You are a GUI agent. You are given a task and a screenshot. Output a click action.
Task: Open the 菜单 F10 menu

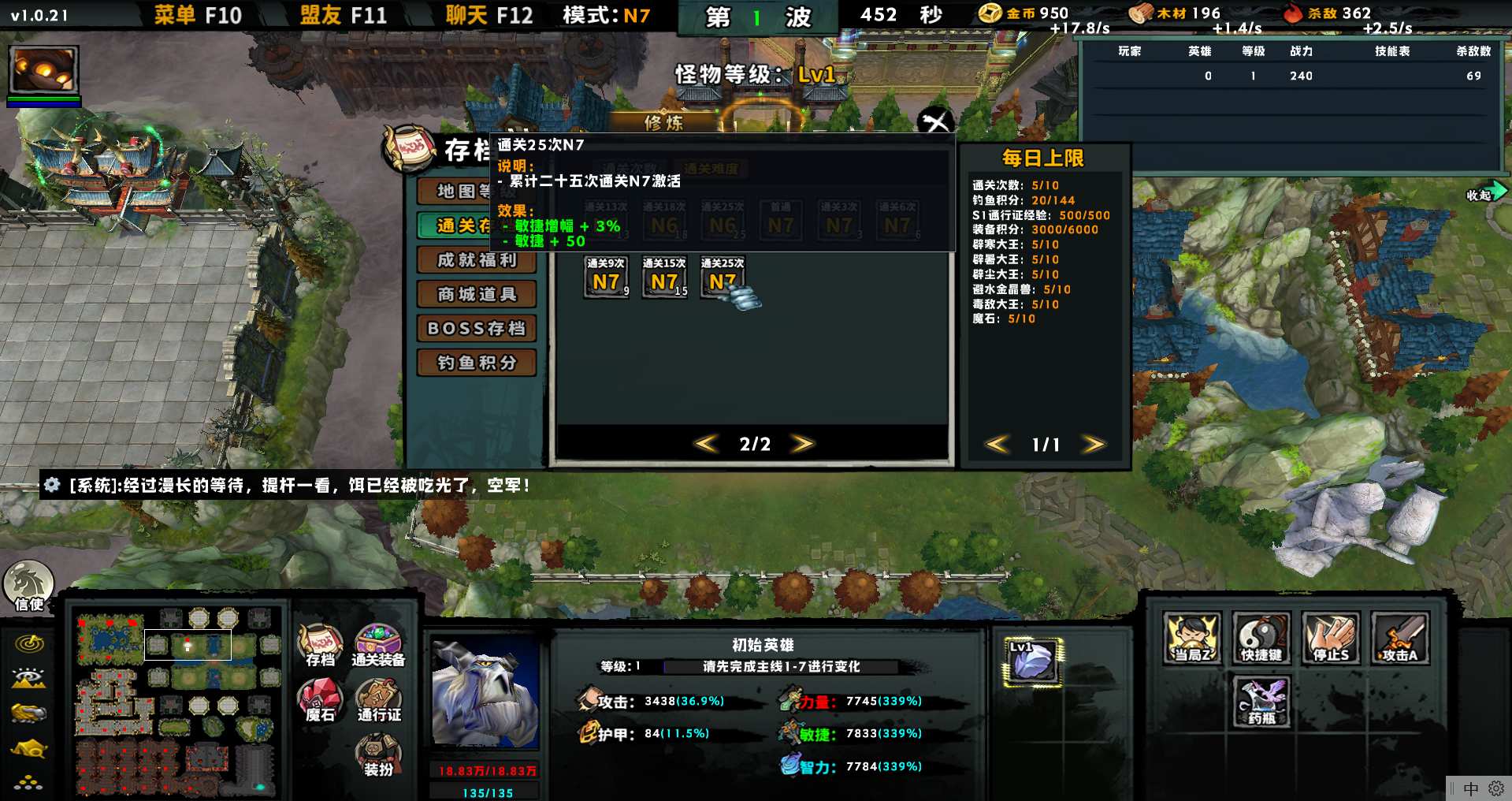[x=197, y=15]
